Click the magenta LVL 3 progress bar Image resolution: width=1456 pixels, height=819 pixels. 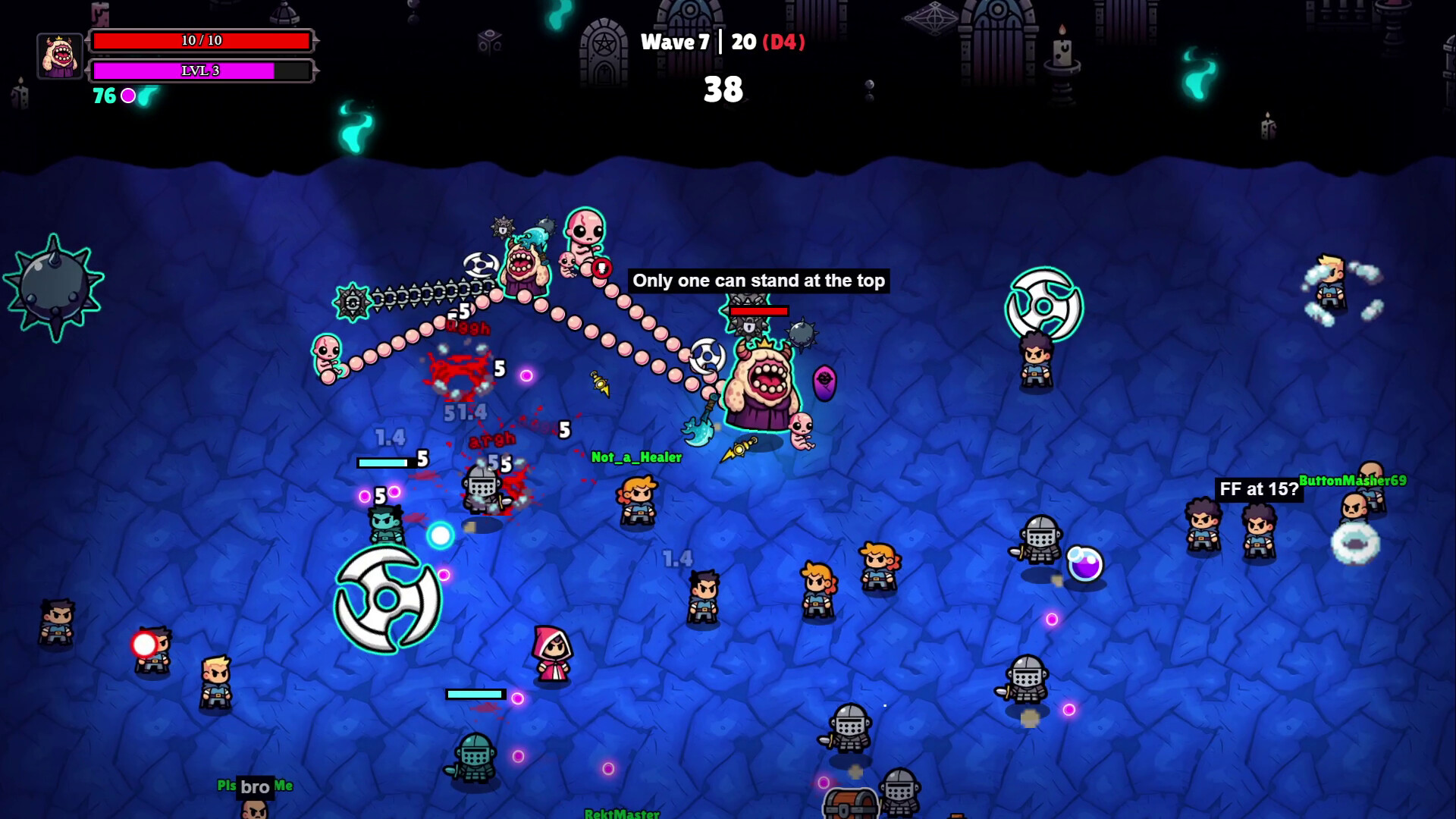click(201, 71)
